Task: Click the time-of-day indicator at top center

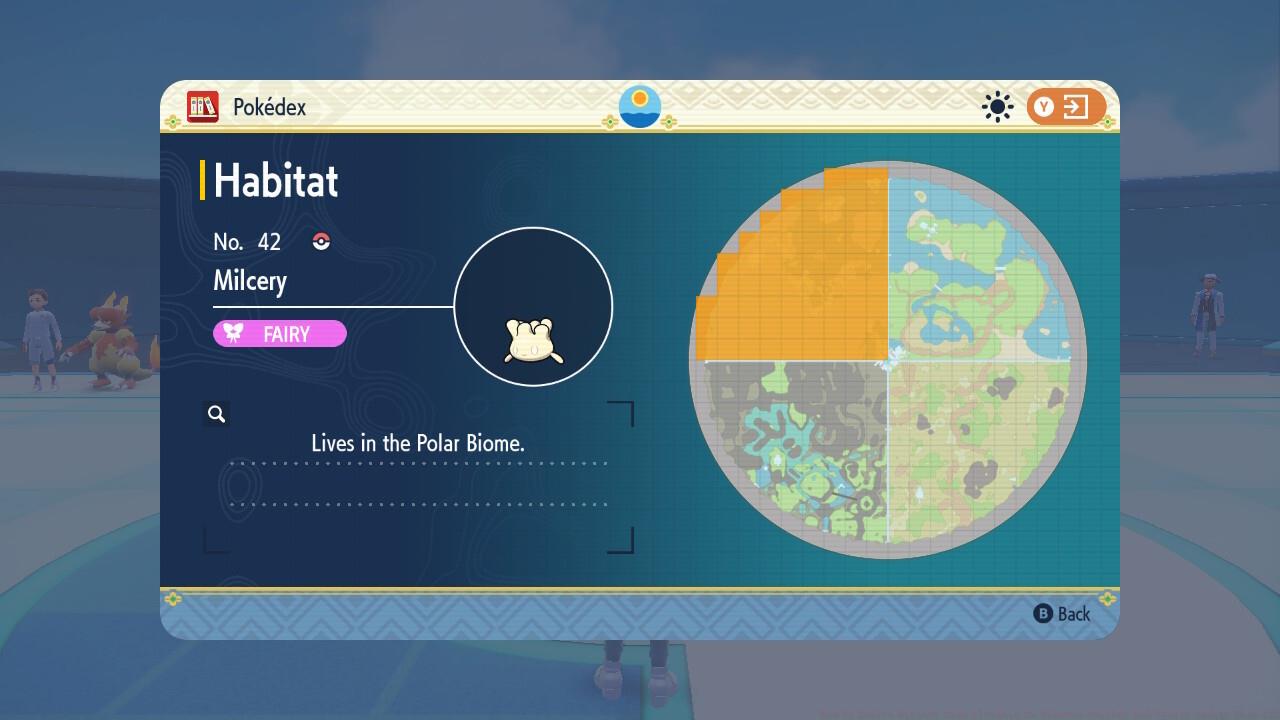Action: [639, 106]
